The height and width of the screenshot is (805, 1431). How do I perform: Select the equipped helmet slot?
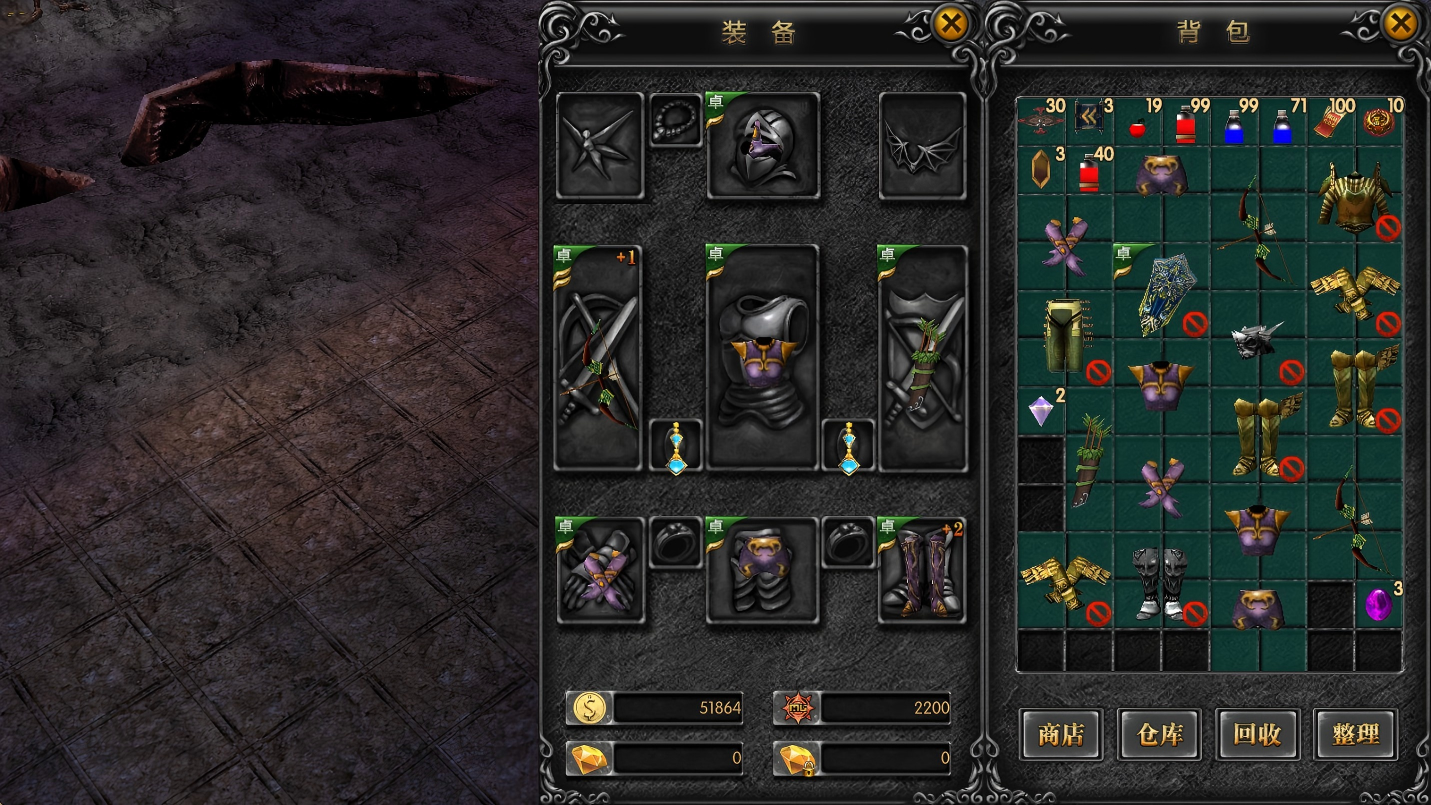coord(763,146)
